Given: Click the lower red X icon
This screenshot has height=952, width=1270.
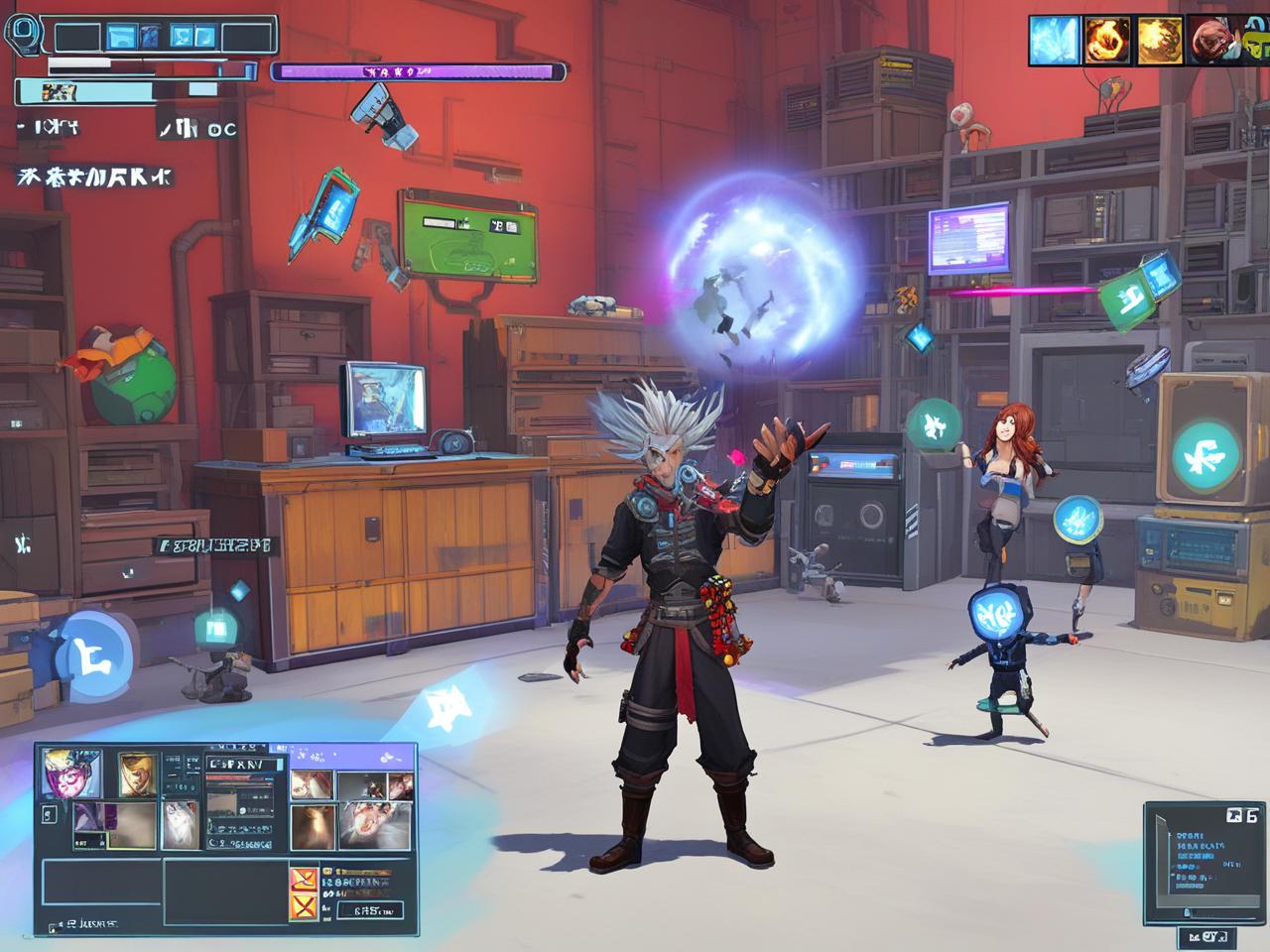Looking at the screenshot, I should pos(302,907).
